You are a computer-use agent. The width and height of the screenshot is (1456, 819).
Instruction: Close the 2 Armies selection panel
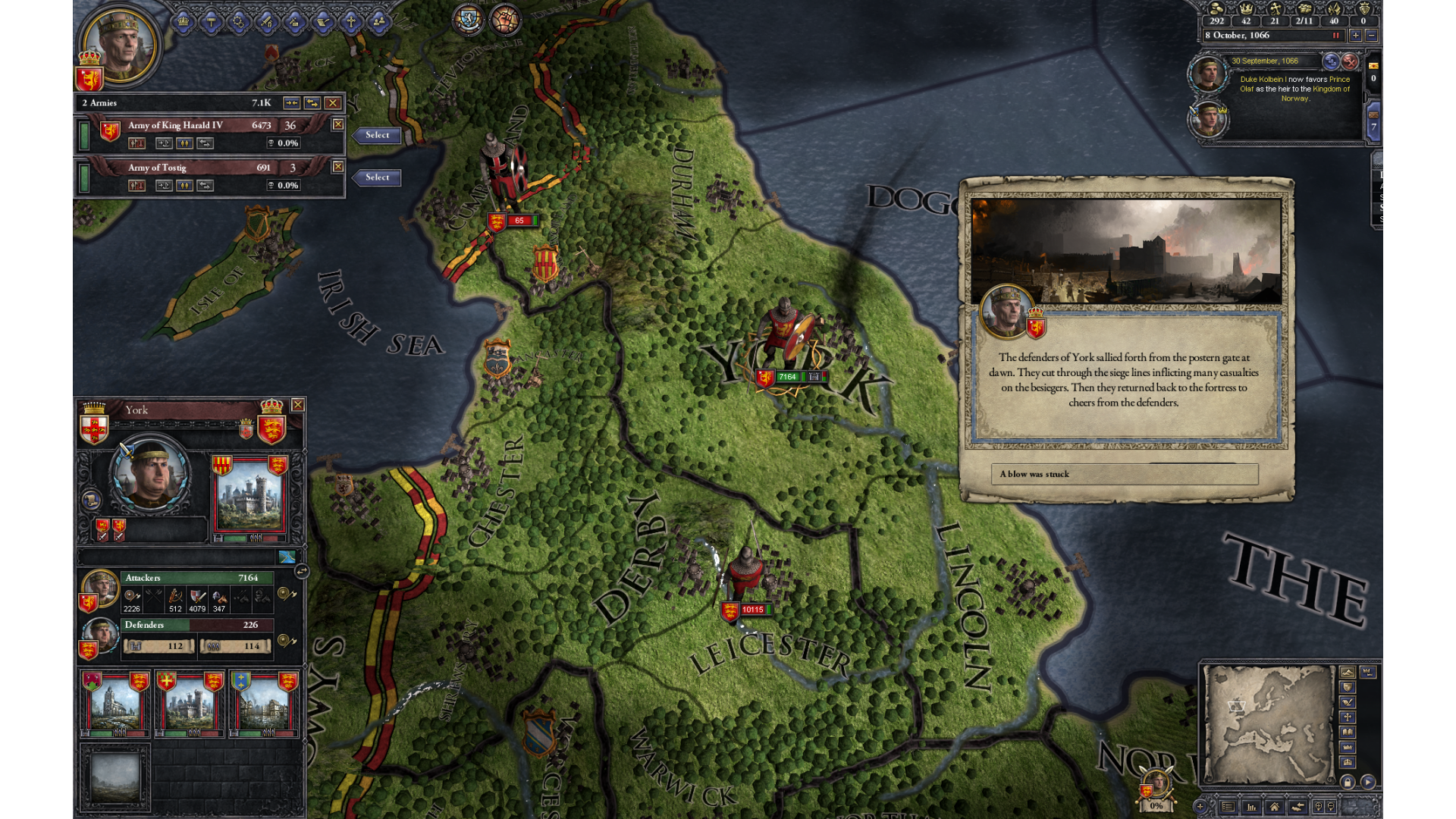(x=332, y=102)
